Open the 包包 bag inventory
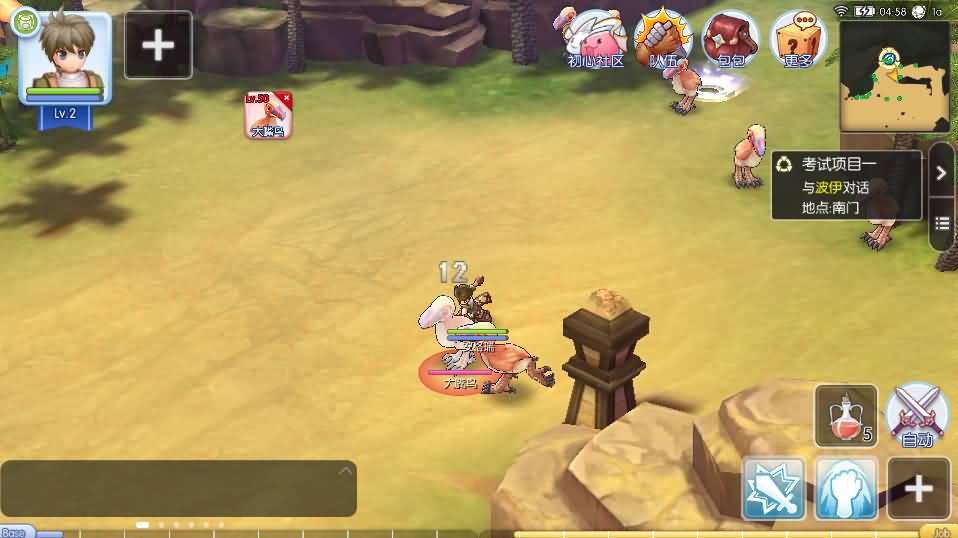 (731, 40)
